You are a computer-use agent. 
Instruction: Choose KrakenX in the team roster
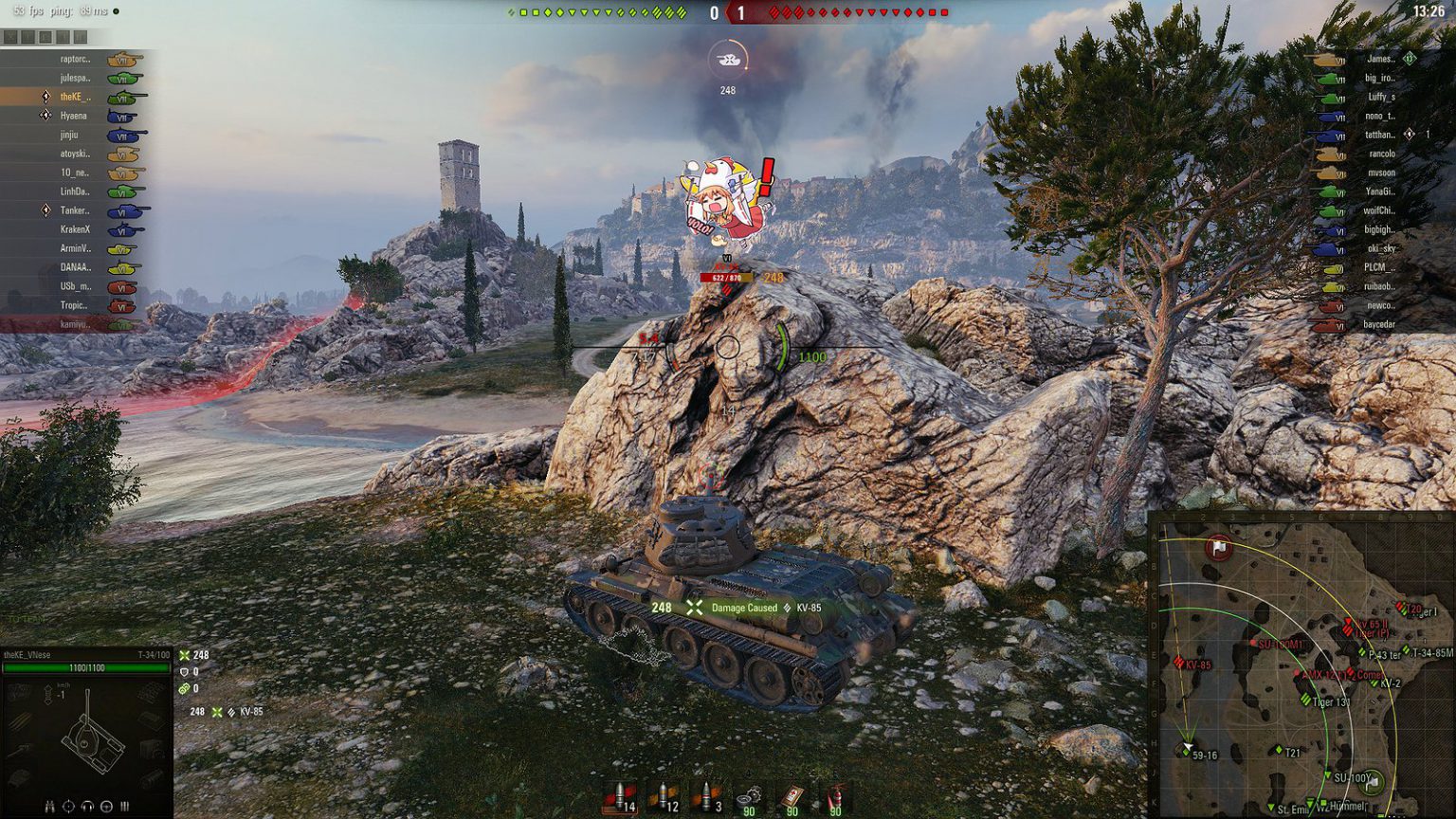(x=75, y=229)
